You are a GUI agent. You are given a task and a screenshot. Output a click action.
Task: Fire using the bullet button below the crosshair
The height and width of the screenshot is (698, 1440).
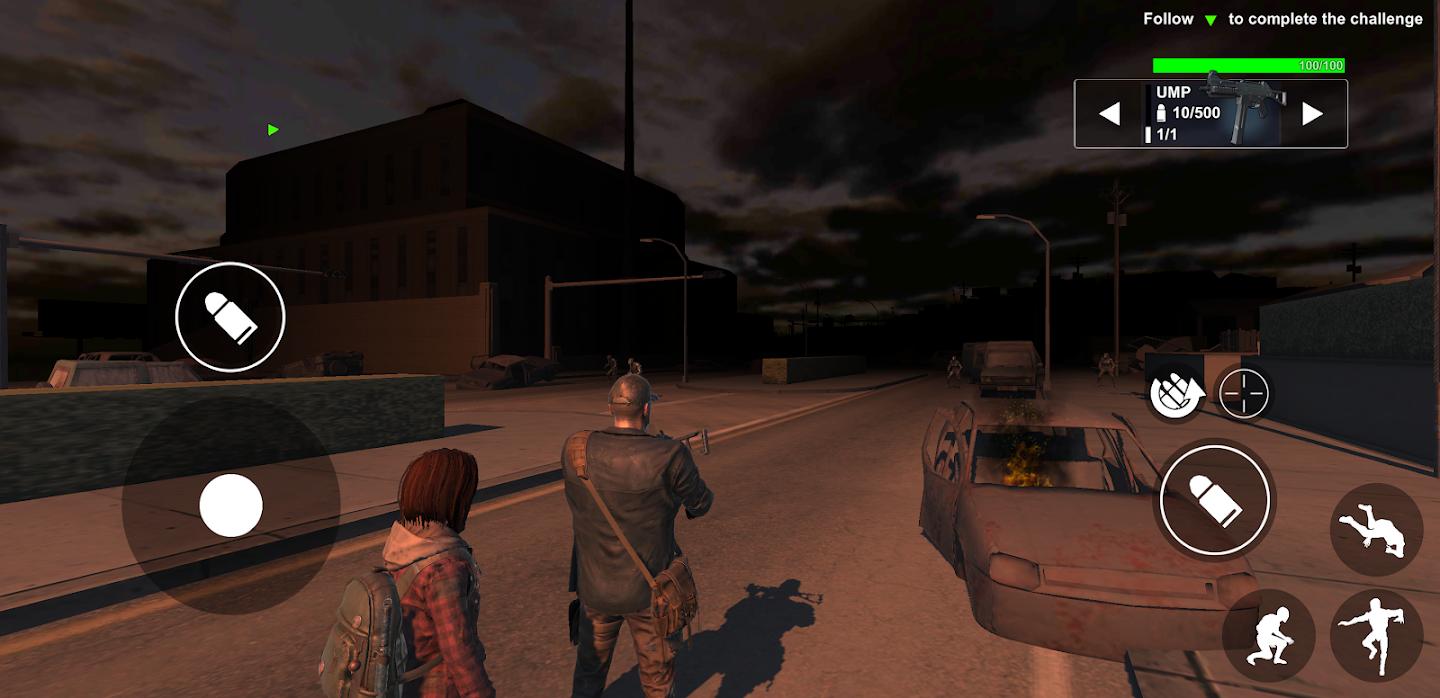coord(1215,499)
